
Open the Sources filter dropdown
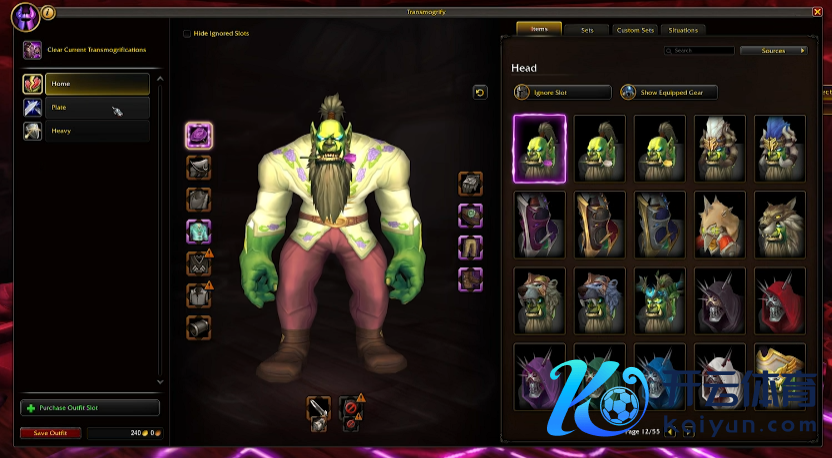click(774, 50)
